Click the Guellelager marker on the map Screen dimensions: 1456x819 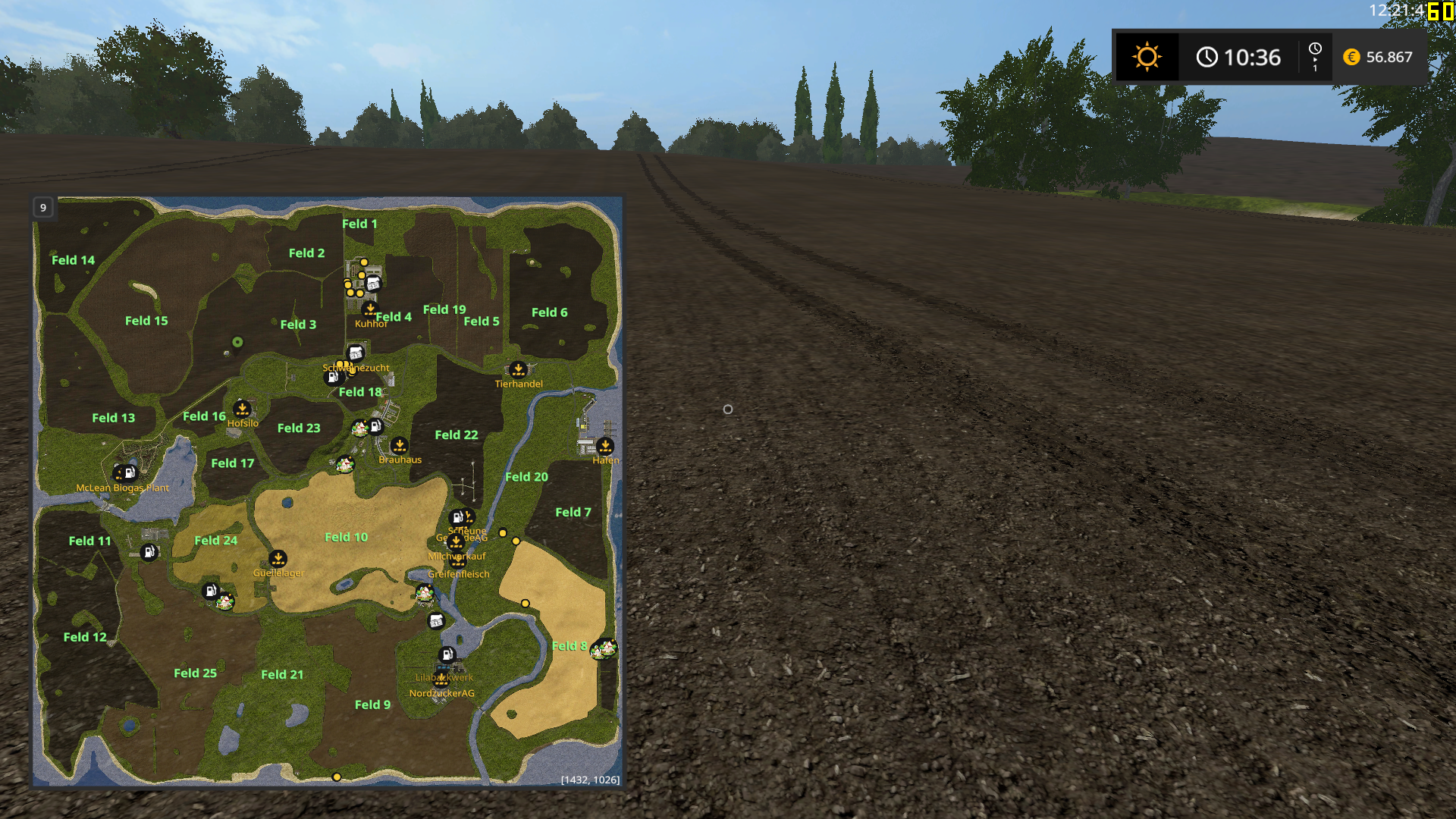(278, 559)
